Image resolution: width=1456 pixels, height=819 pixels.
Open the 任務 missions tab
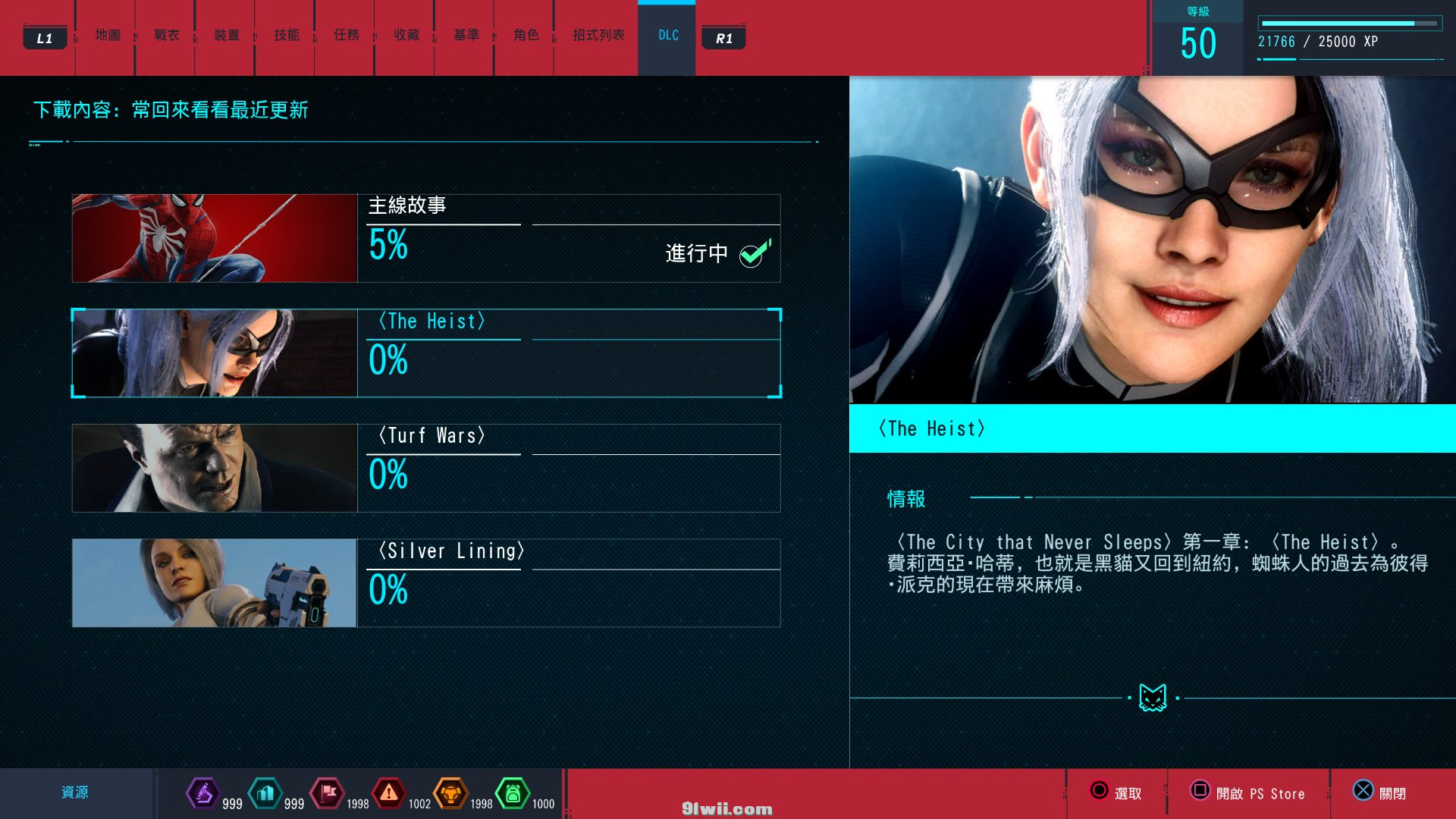pyautogui.click(x=347, y=35)
